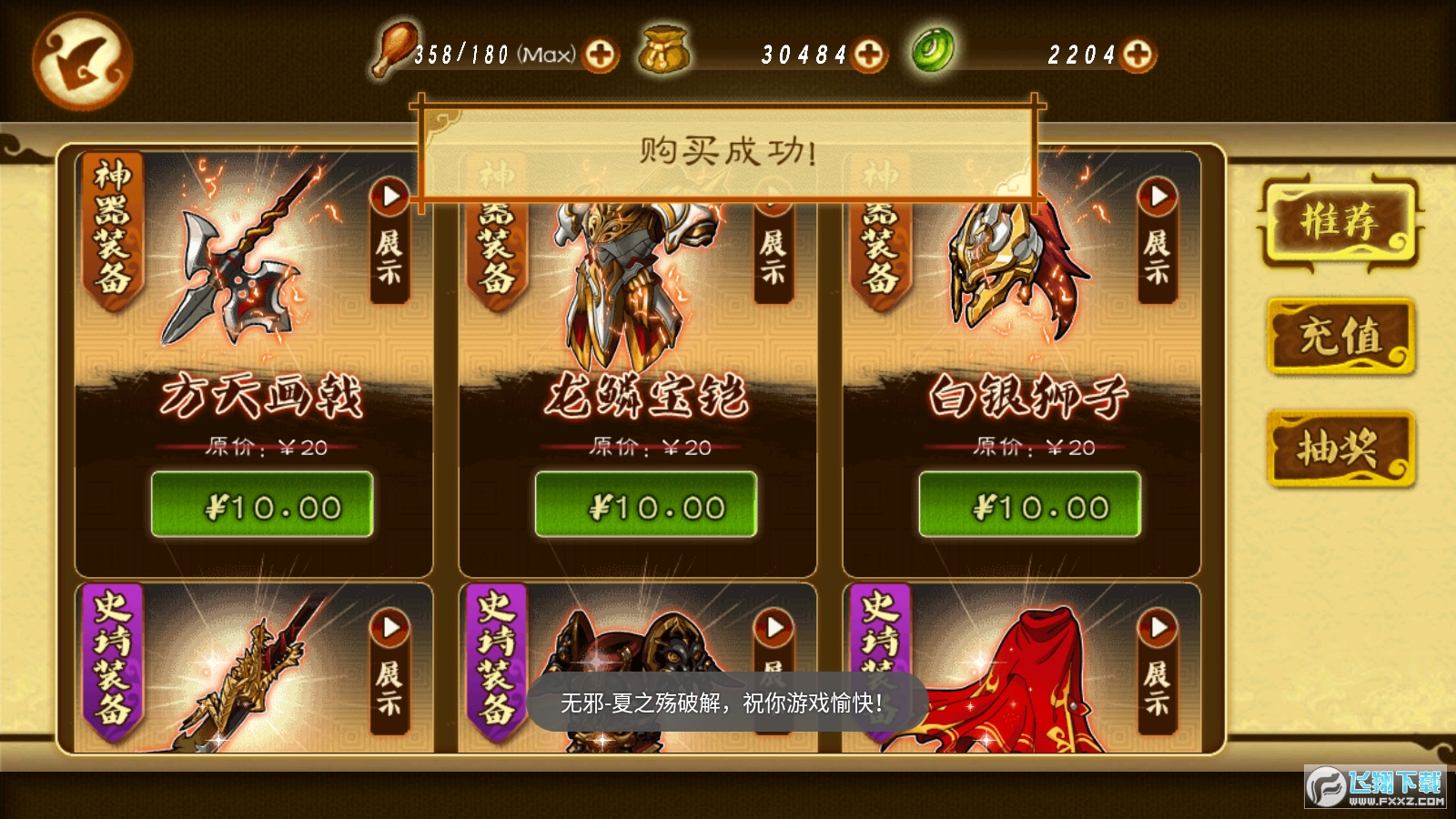
Task: Switch to the 充值 recharge tab
Action: click(1341, 337)
